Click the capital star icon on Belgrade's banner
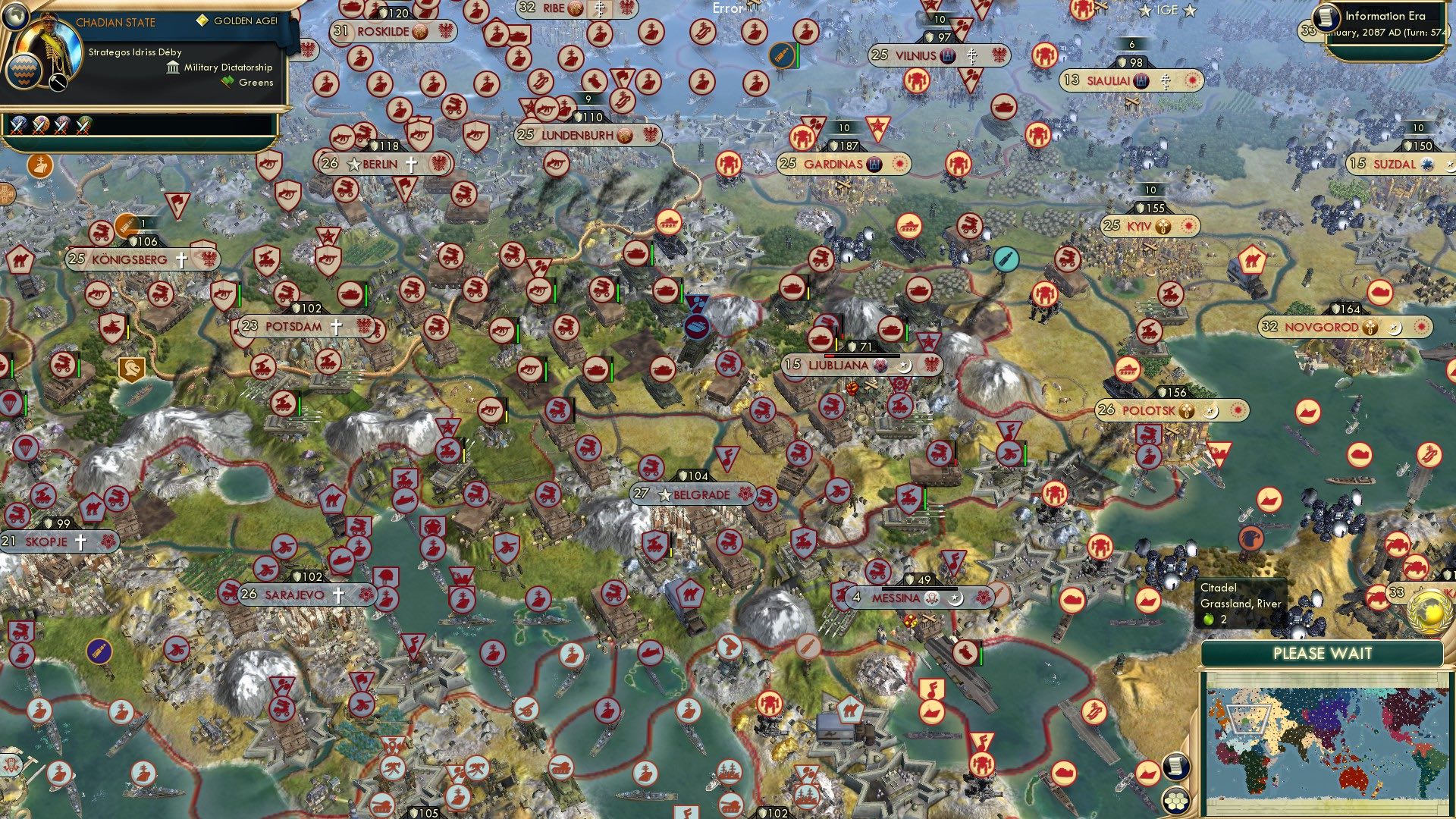 pyautogui.click(x=664, y=494)
